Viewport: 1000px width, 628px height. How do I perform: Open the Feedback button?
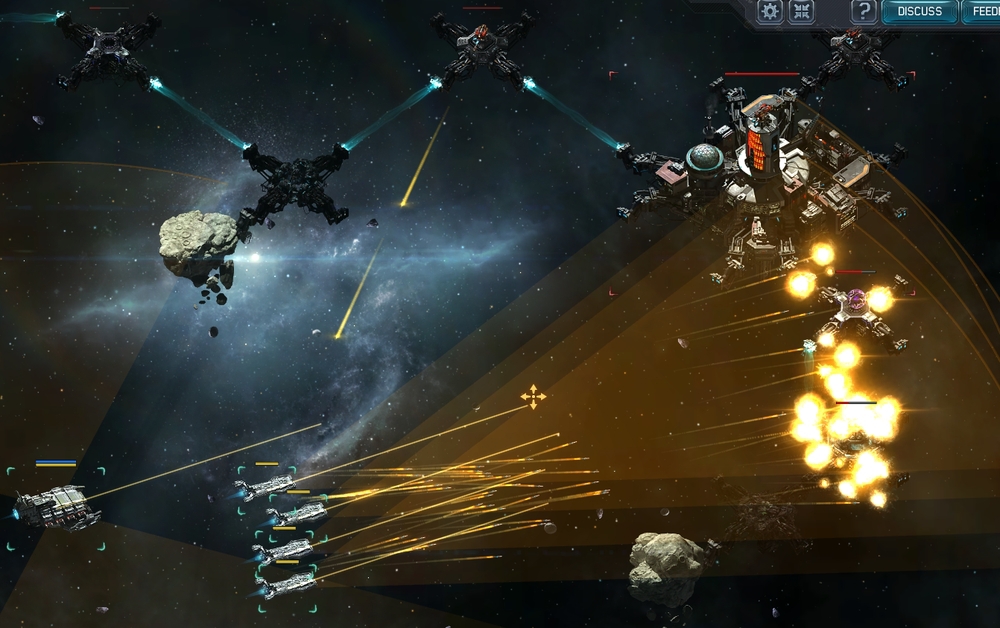pyautogui.click(x=982, y=12)
